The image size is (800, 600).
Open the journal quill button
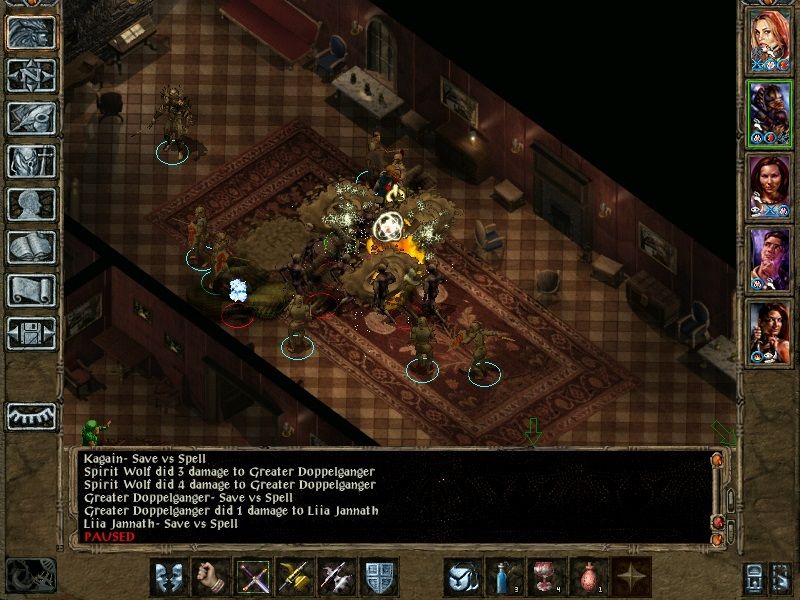click(x=30, y=117)
